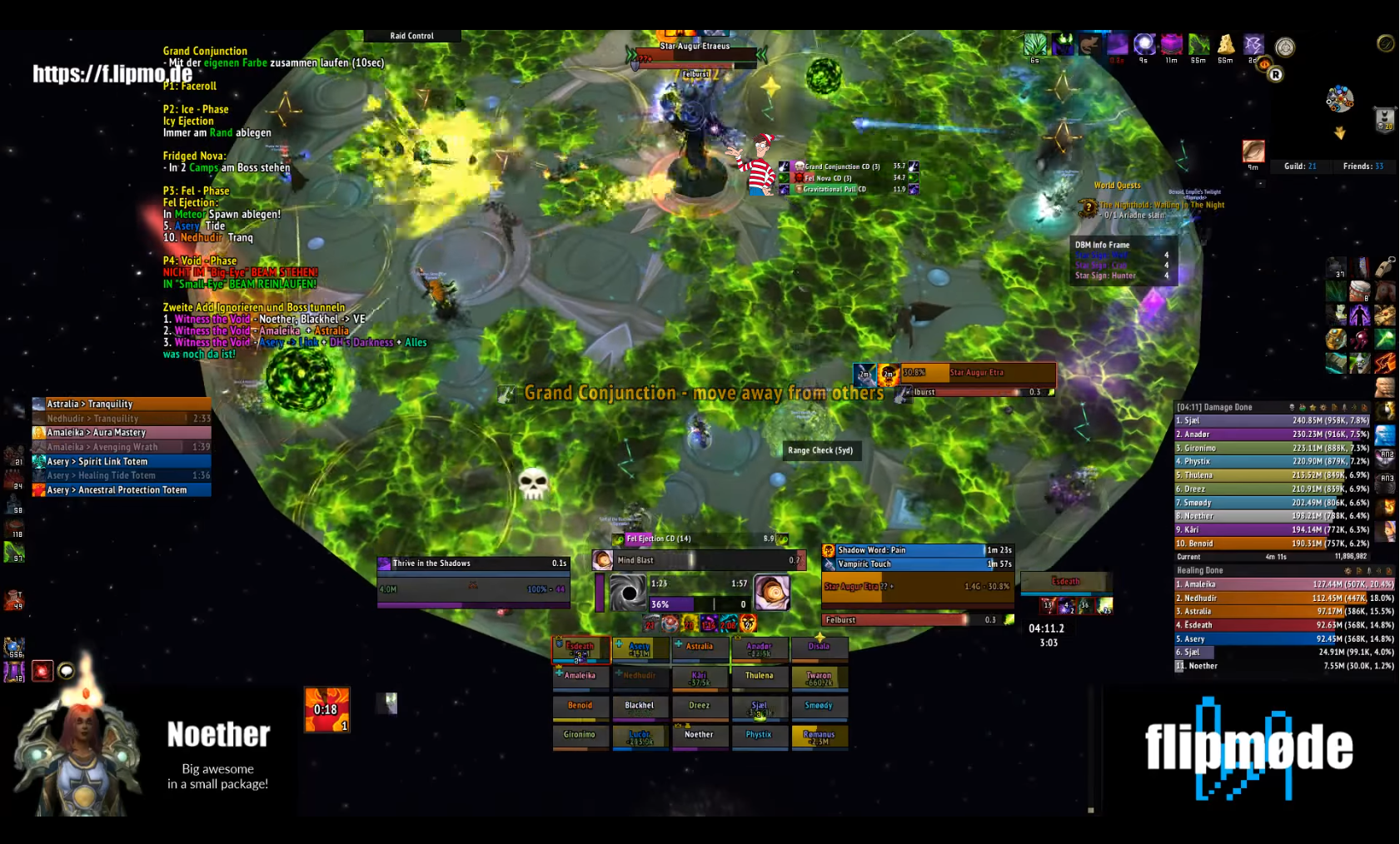Open the Guild roster display
This screenshot has height=844, width=1400.
point(1299,166)
